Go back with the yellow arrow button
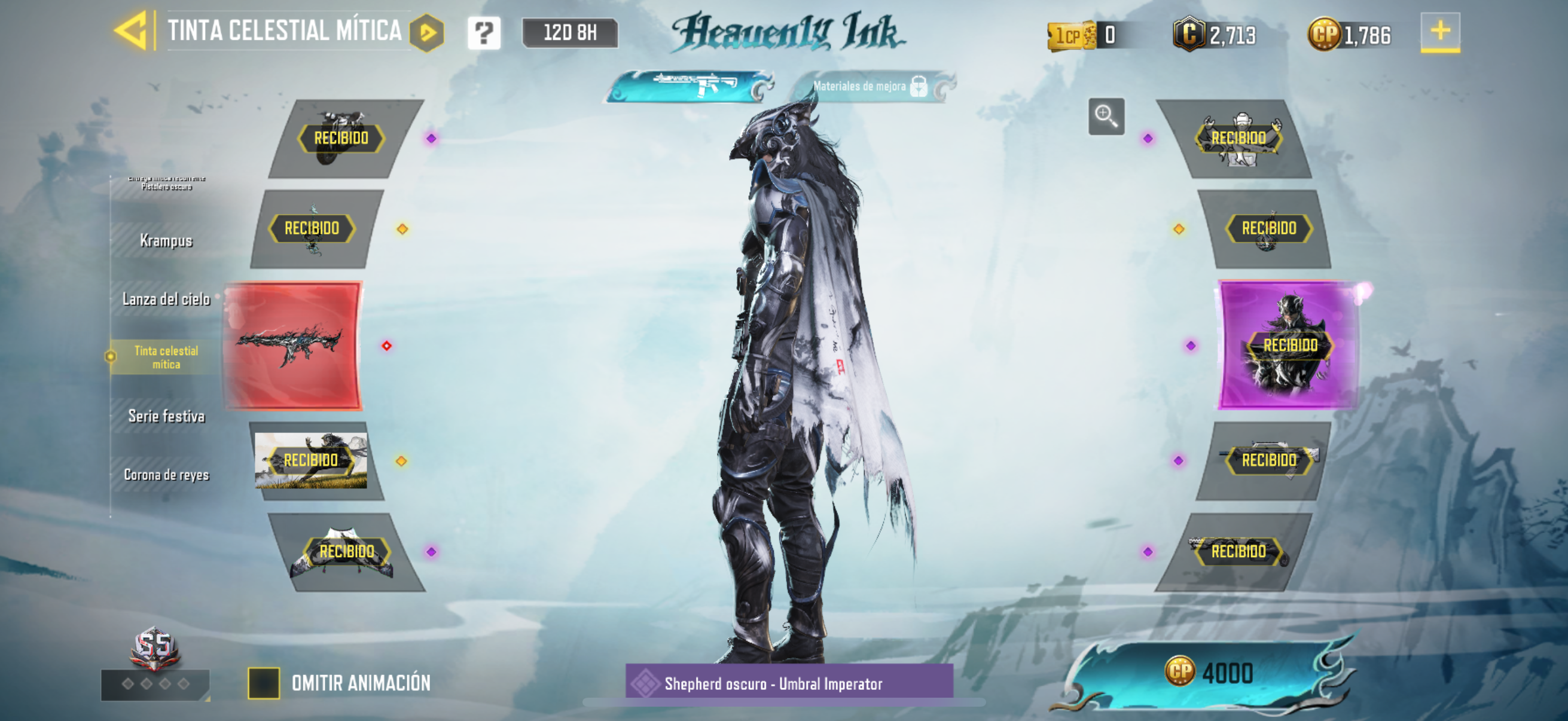The height and width of the screenshot is (721, 1568). (x=132, y=30)
